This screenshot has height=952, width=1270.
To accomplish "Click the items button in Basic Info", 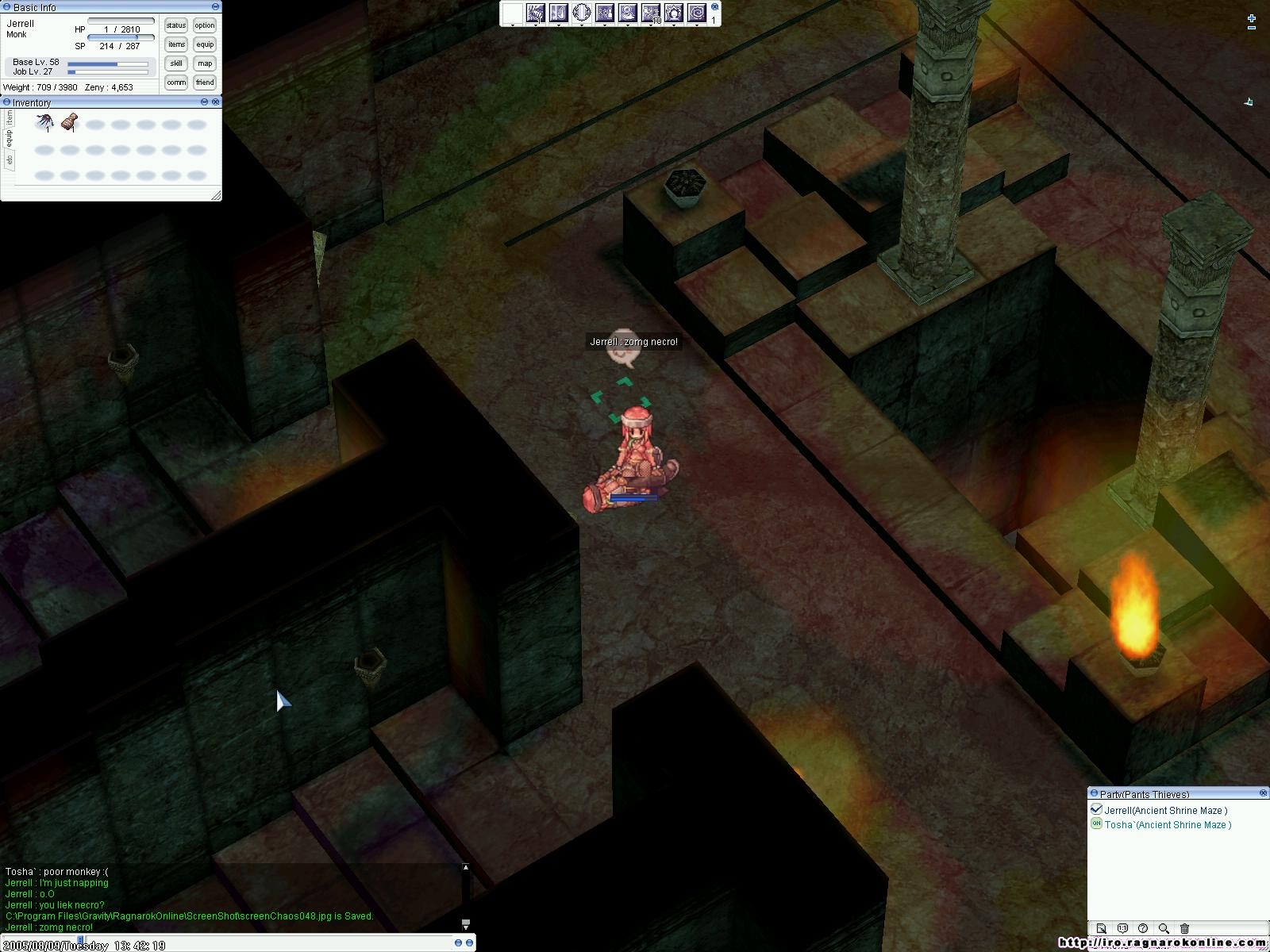I will [176, 44].
